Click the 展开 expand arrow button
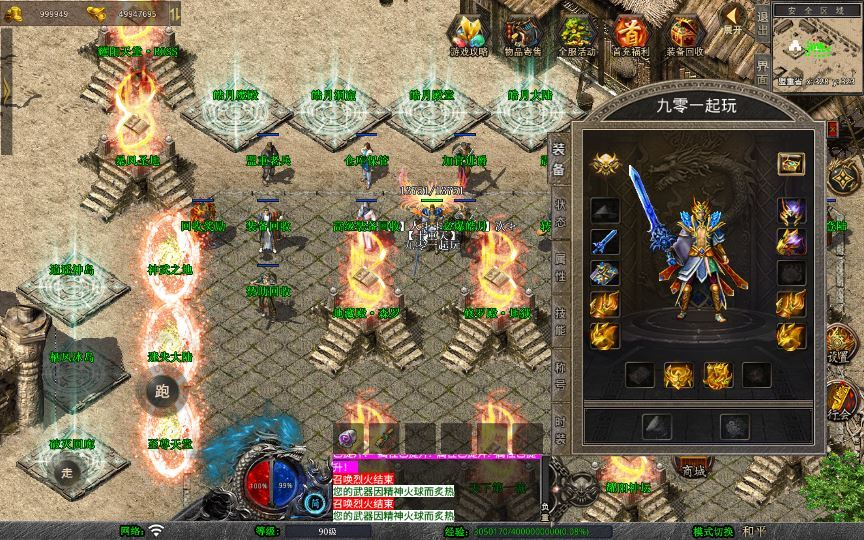The width and height of the screenshot is (864, 540). point(735,18)
